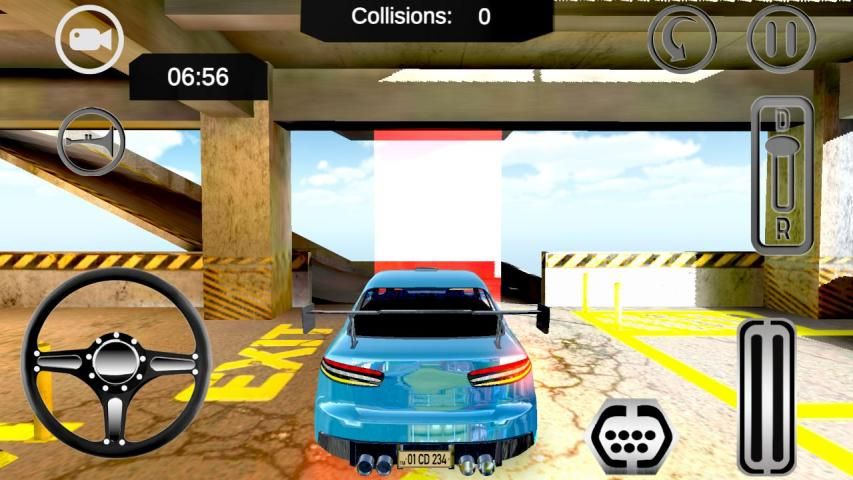This screenshot has height=480, width=853.
Task: Step on the gas pedal
Action: [767, 397]
